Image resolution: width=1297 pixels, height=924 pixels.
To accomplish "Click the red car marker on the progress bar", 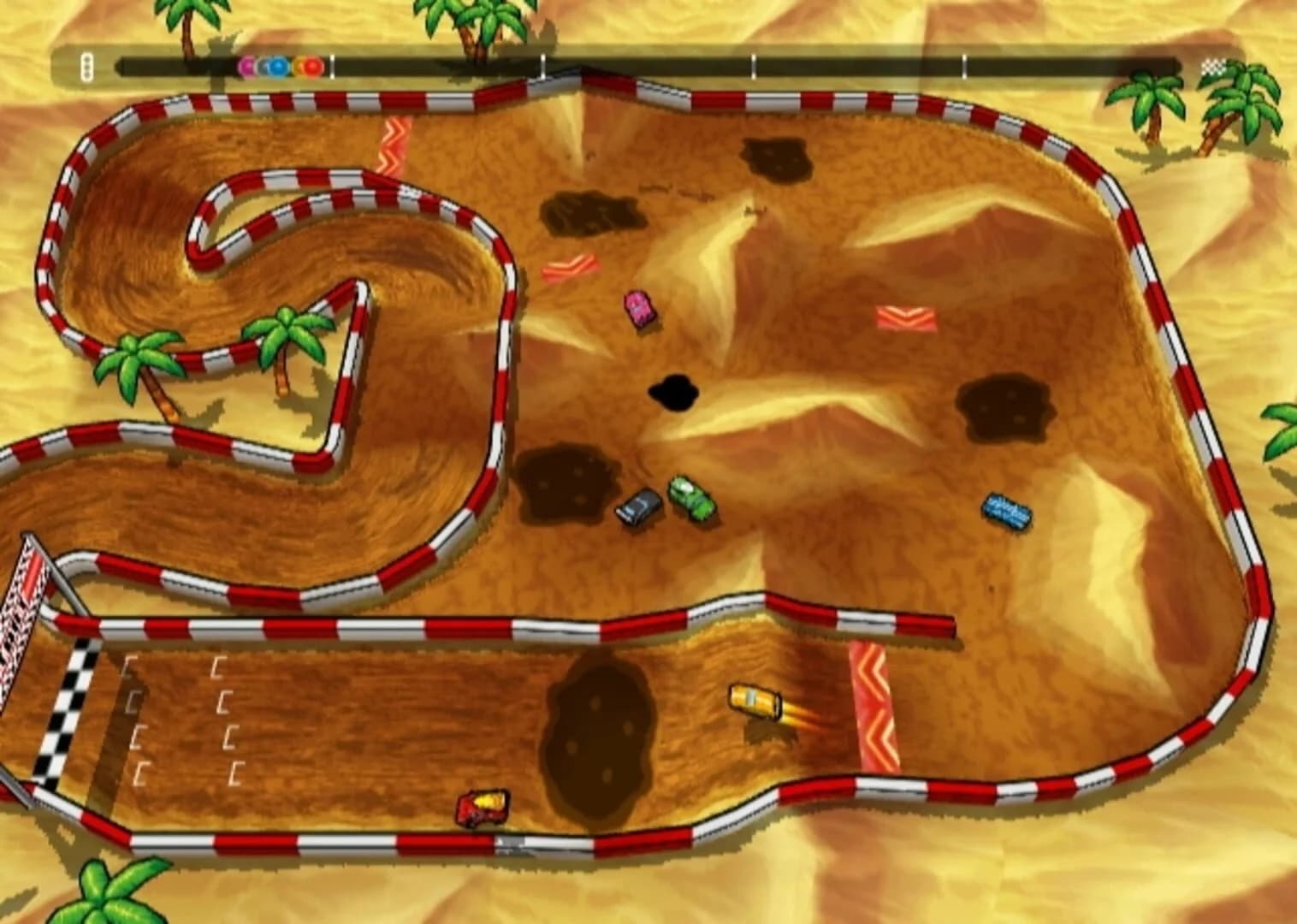I will (315, 66).
